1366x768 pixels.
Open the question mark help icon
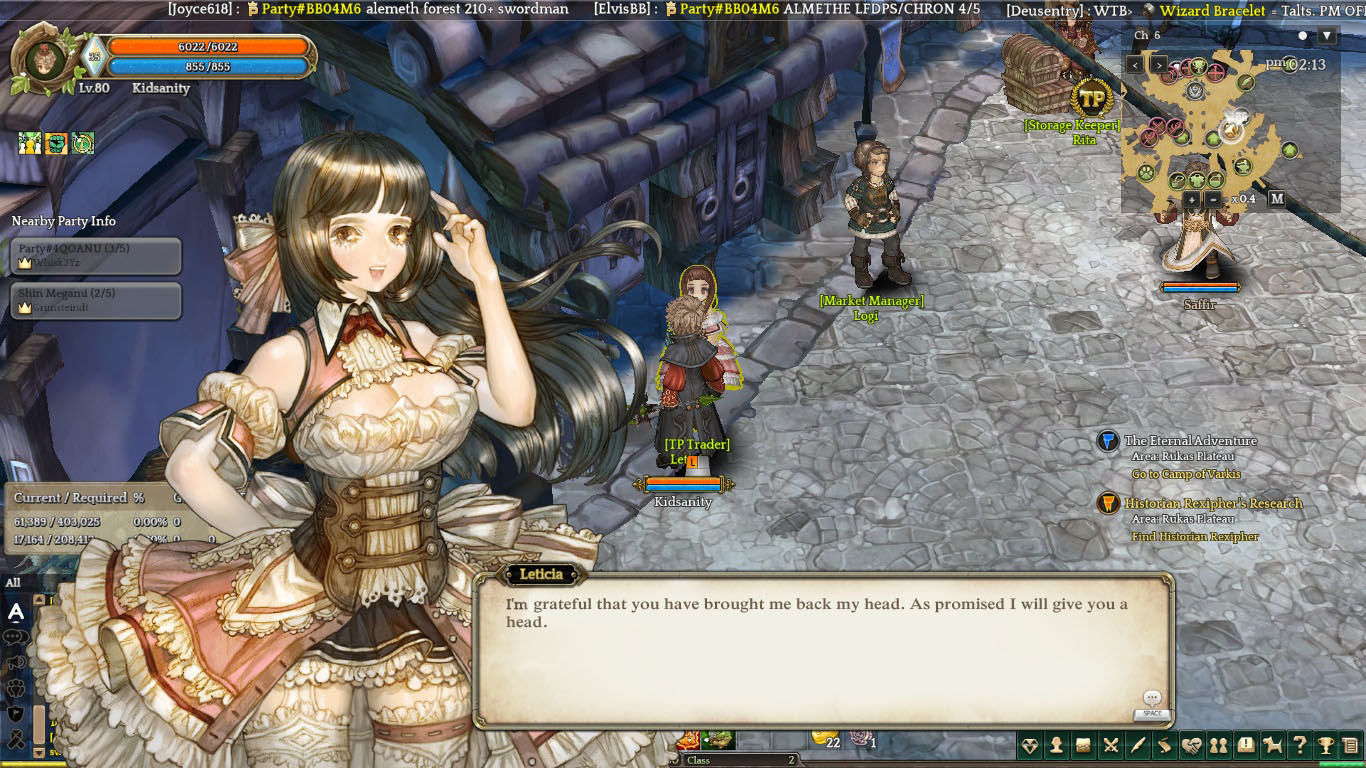tap(1299, 745)
